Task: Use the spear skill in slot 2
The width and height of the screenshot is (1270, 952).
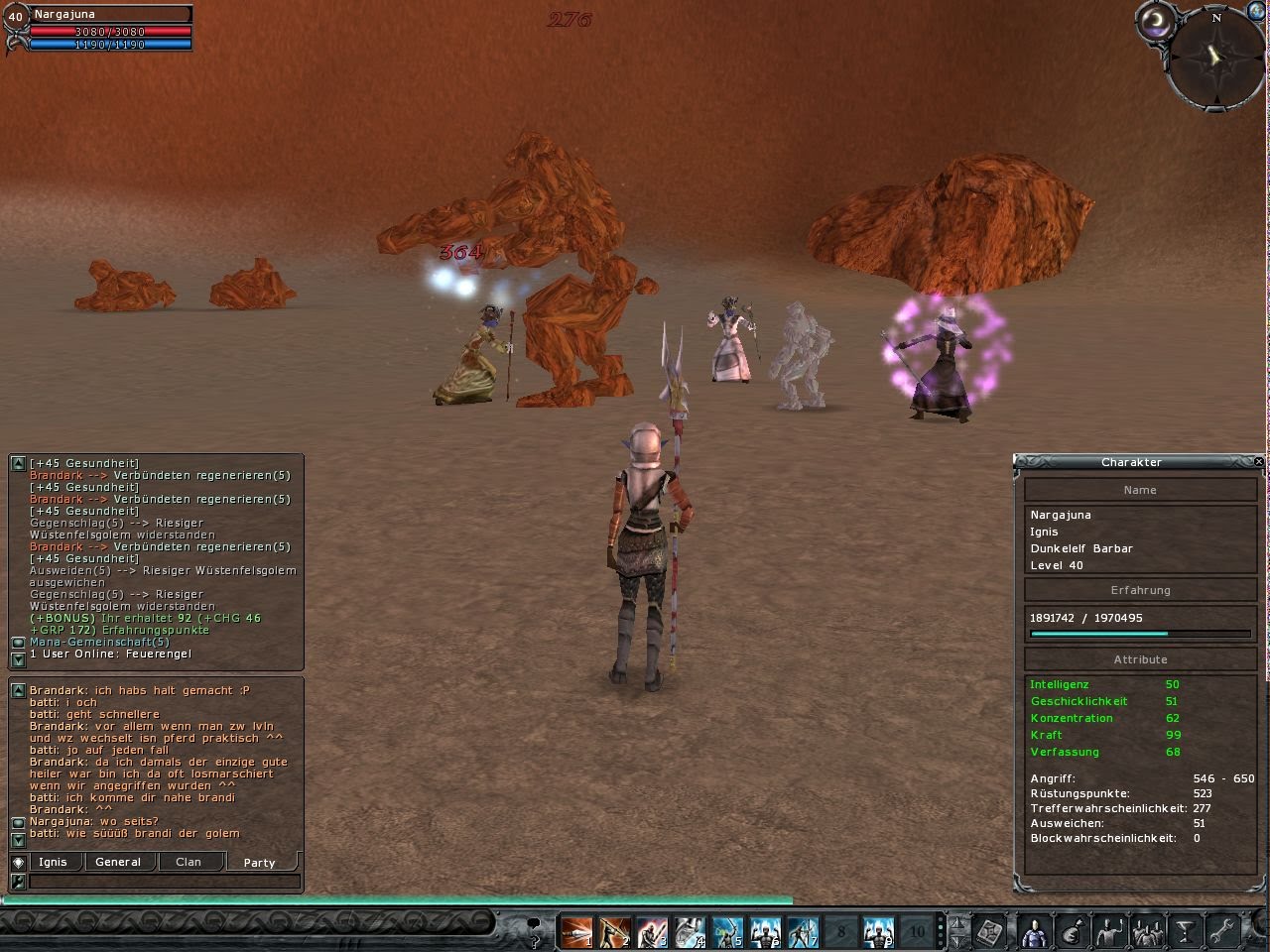Action: 614,932
